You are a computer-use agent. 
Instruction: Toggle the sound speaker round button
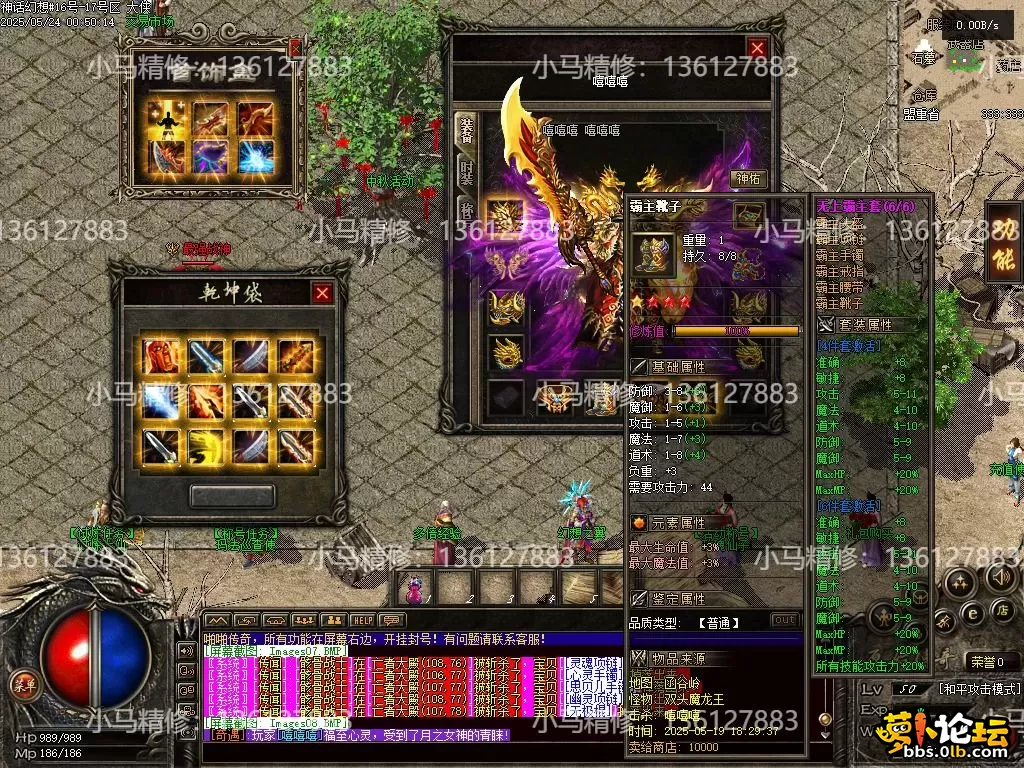click(1001, 577)
